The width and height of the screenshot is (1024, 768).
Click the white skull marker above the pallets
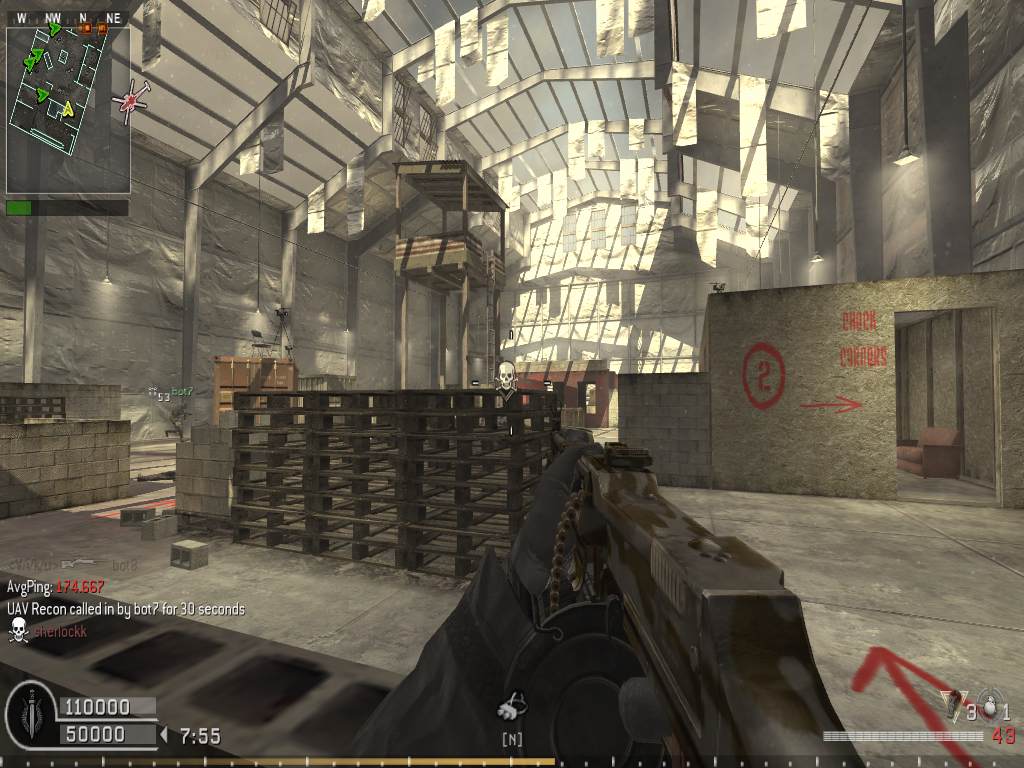pyautogui.click(x=506, y=378)
